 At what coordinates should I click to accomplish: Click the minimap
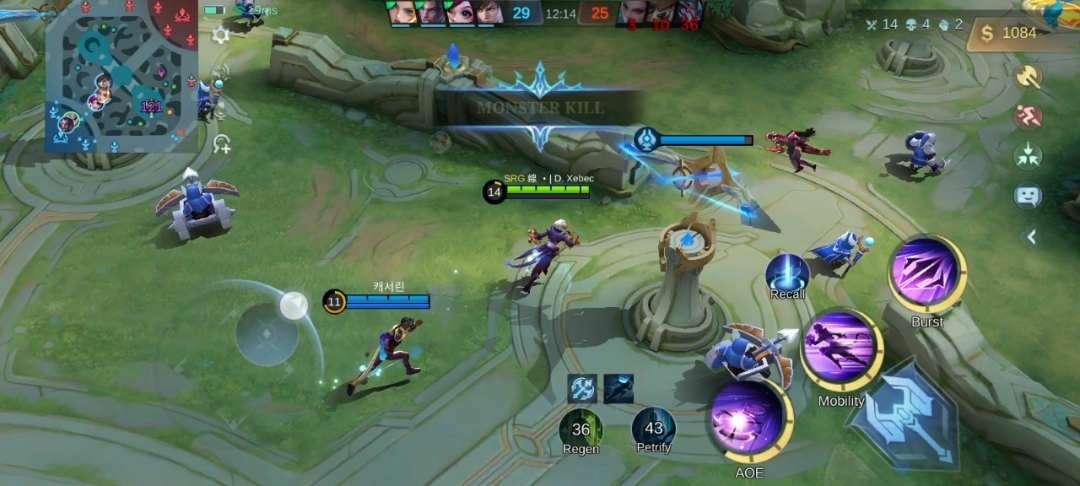click(x=120, y=75)
